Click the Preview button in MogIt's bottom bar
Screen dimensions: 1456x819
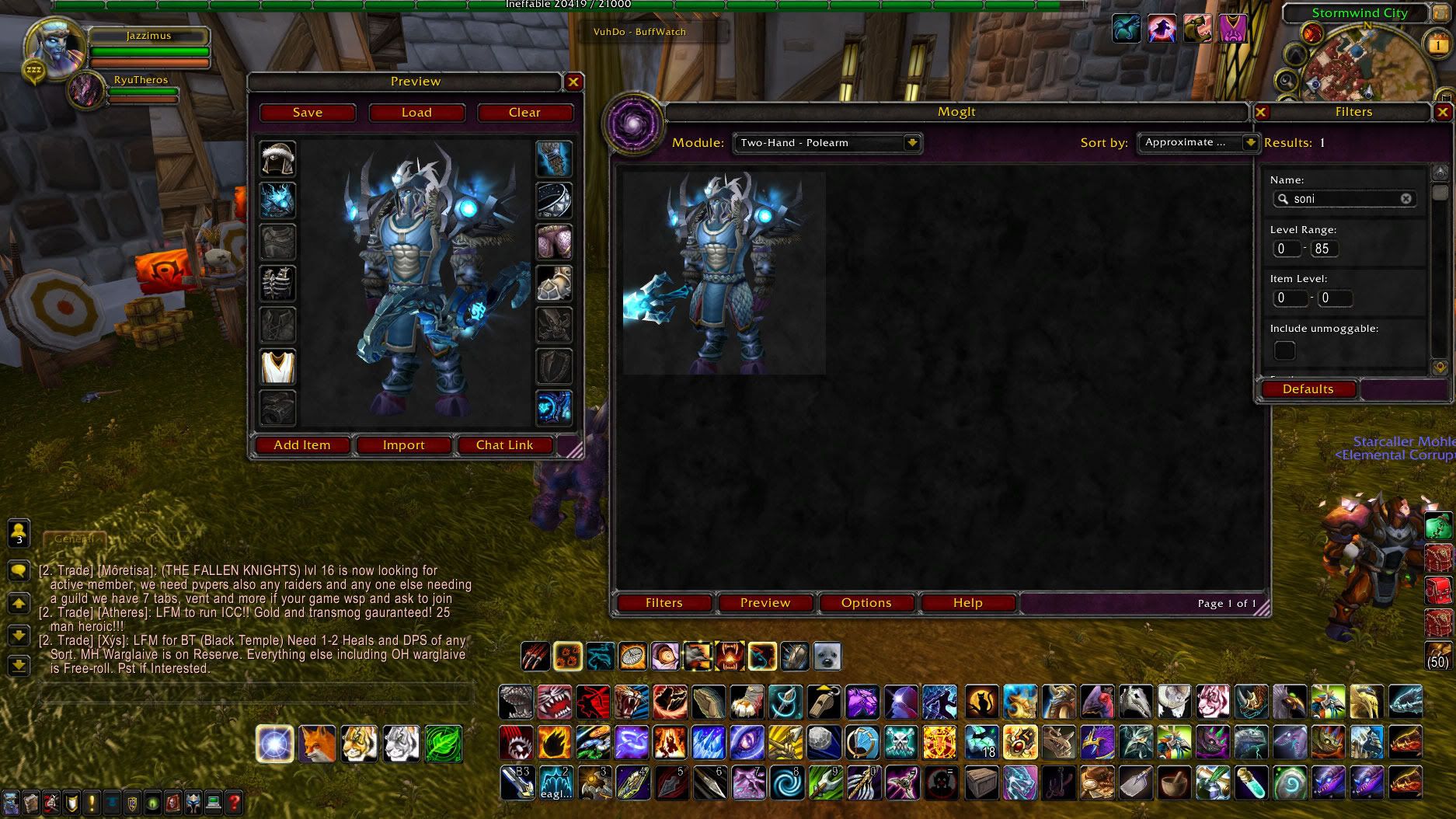[x=765, y=603]
